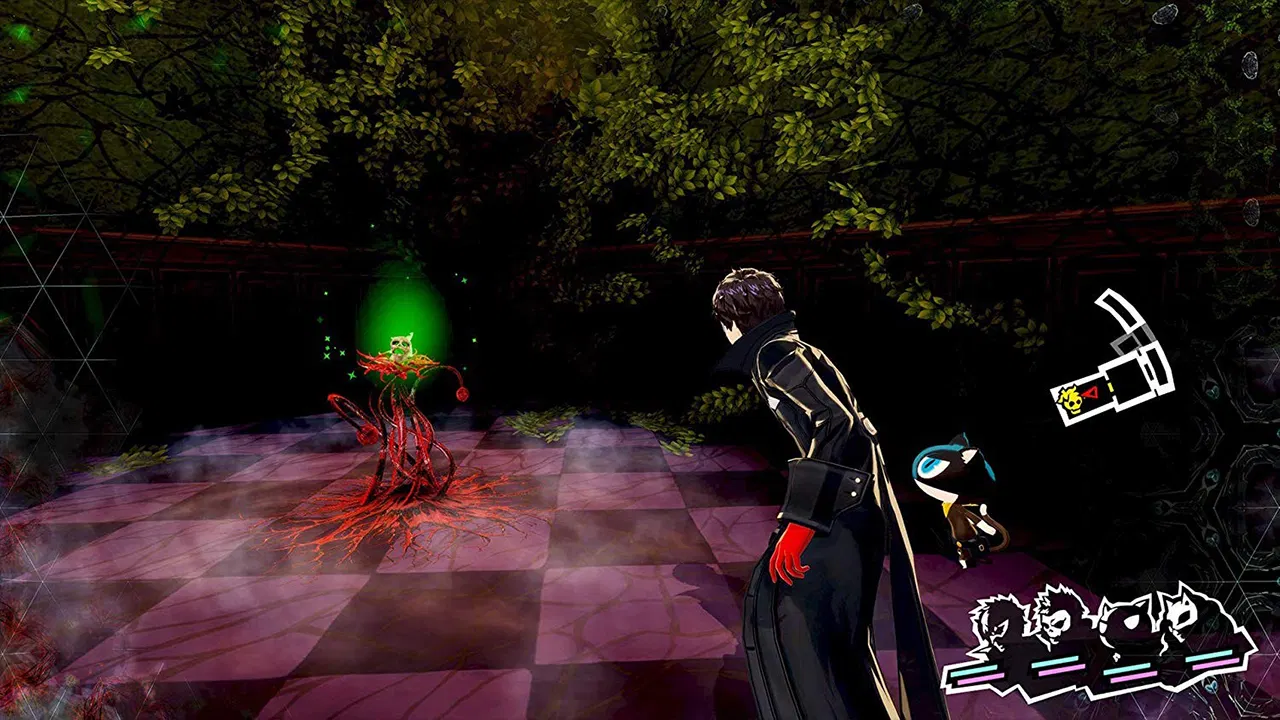
Task: Click the red directional arrow on the minimap
Action: pyautogui.click(x=1092, y=391)
